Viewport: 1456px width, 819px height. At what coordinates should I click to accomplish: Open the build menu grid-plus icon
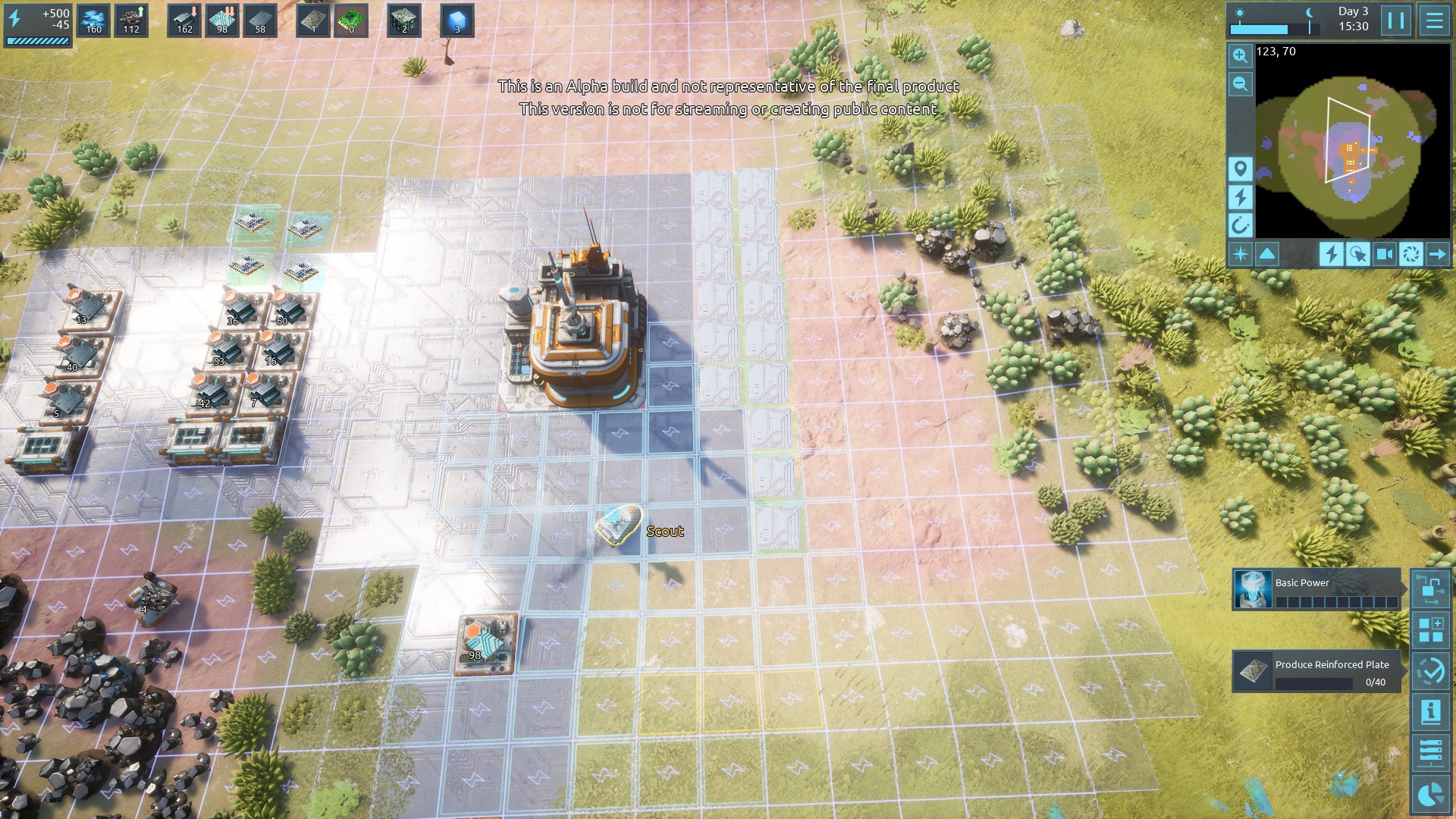coord(1431,630)
